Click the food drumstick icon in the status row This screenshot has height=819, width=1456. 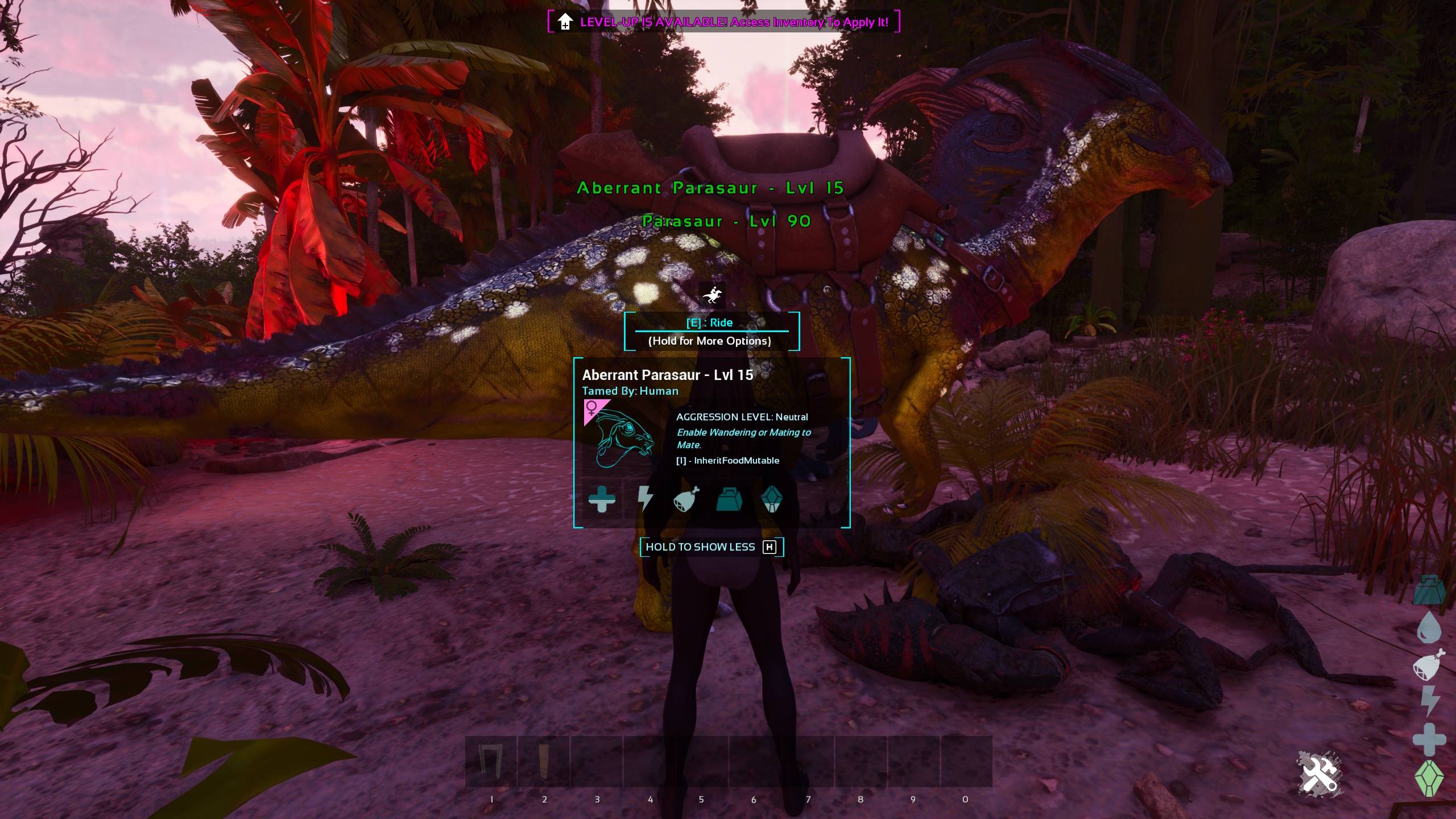coord(686,500)
